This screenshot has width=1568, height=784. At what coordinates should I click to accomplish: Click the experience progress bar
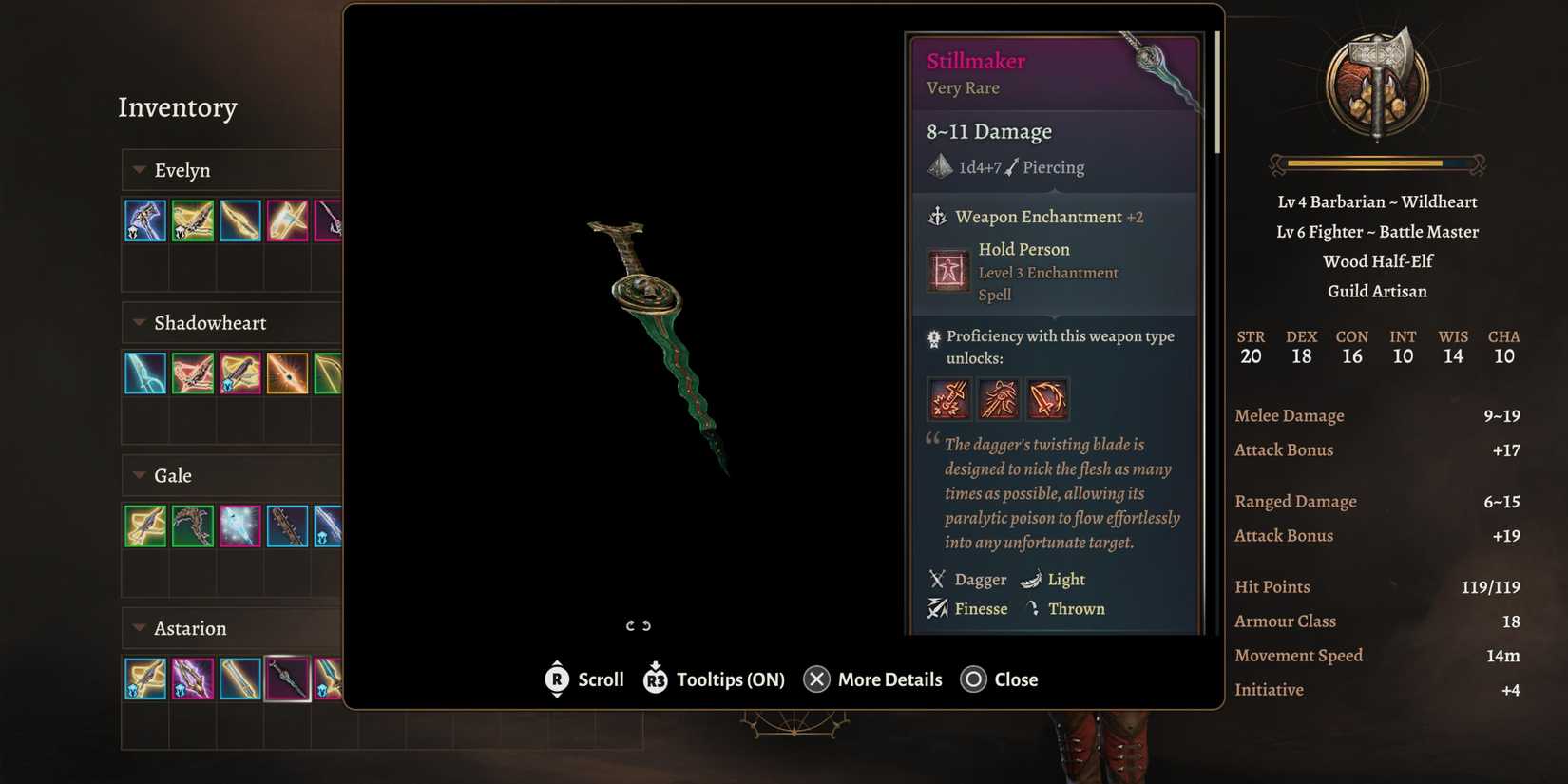(1377, 163)
